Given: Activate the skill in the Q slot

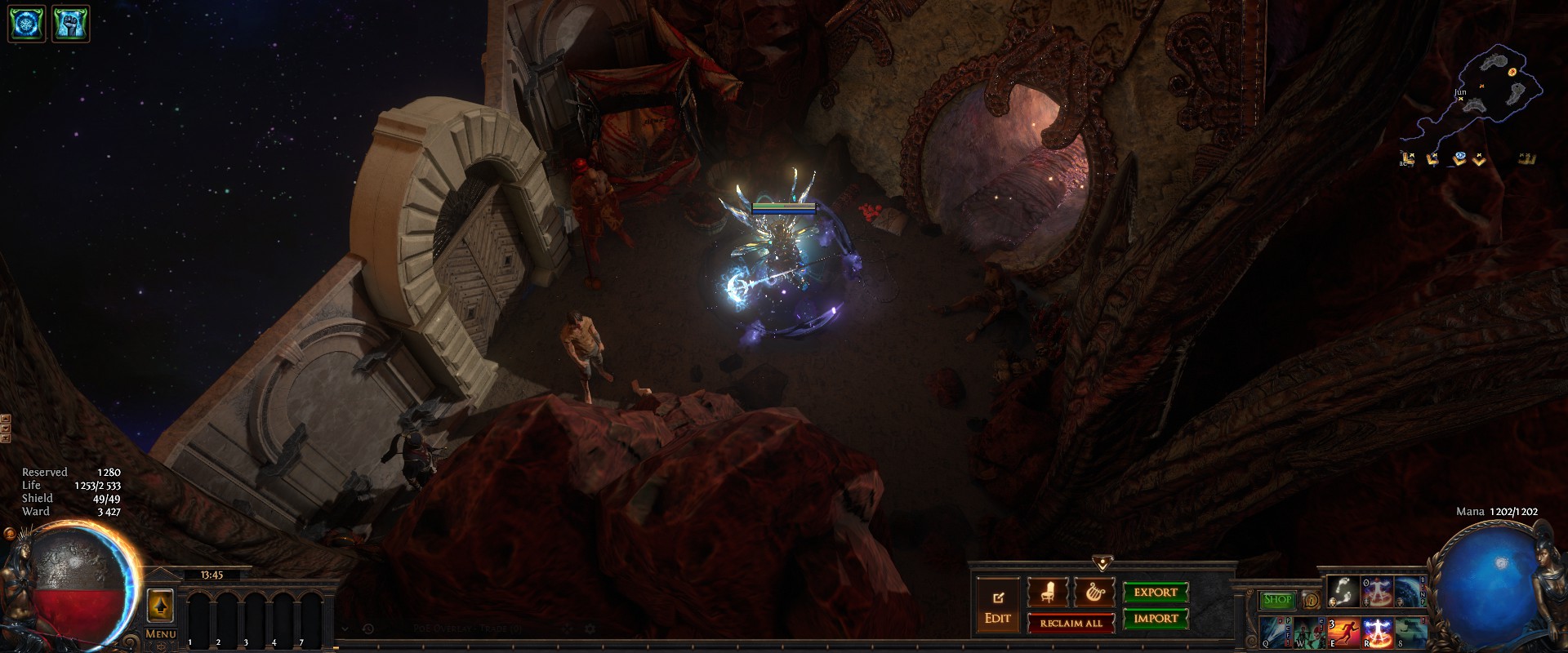Looking at the screenshot, I should [1275, 632].
